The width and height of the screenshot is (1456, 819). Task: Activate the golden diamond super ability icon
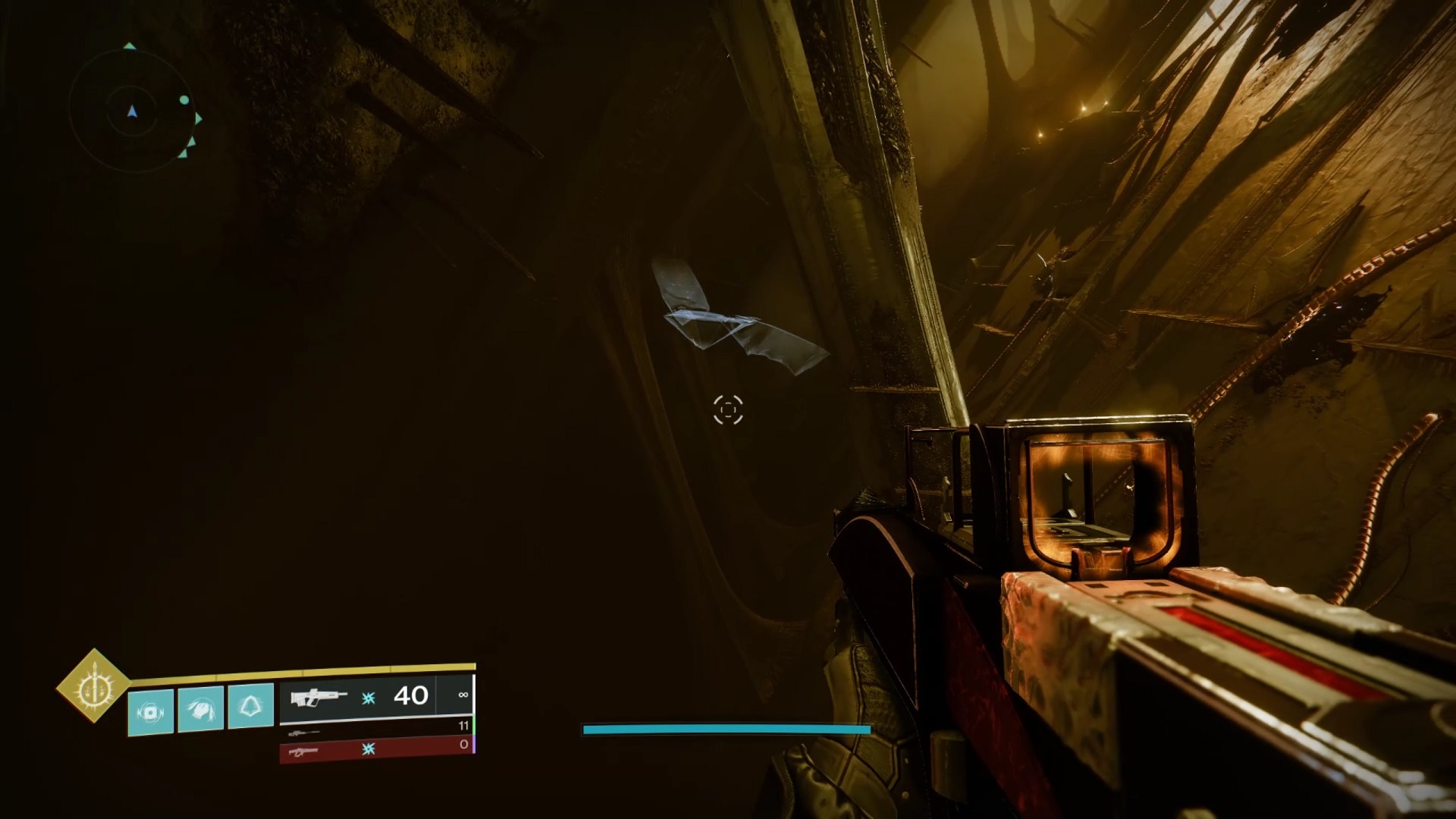93,686
